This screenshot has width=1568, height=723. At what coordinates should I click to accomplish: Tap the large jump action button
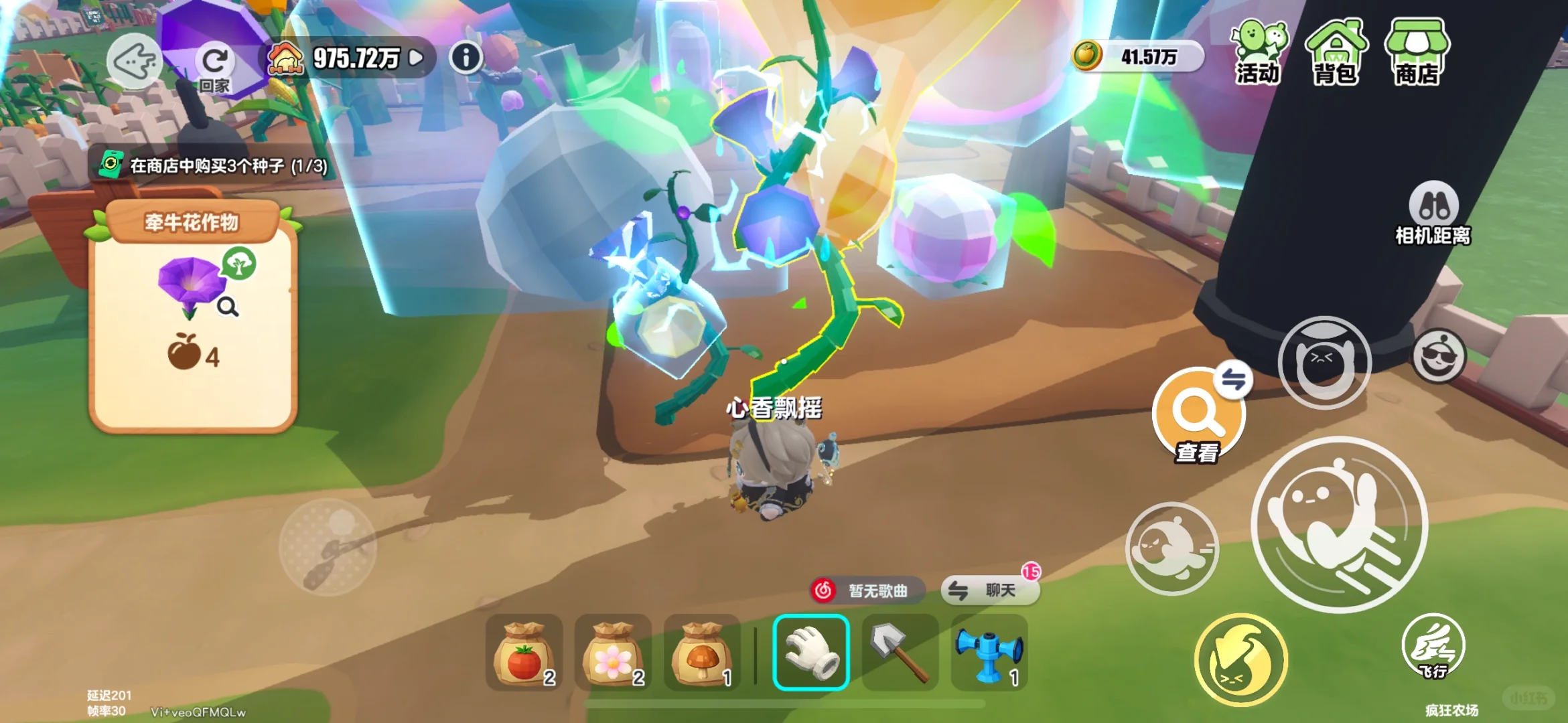click(x=1339, y=524)
